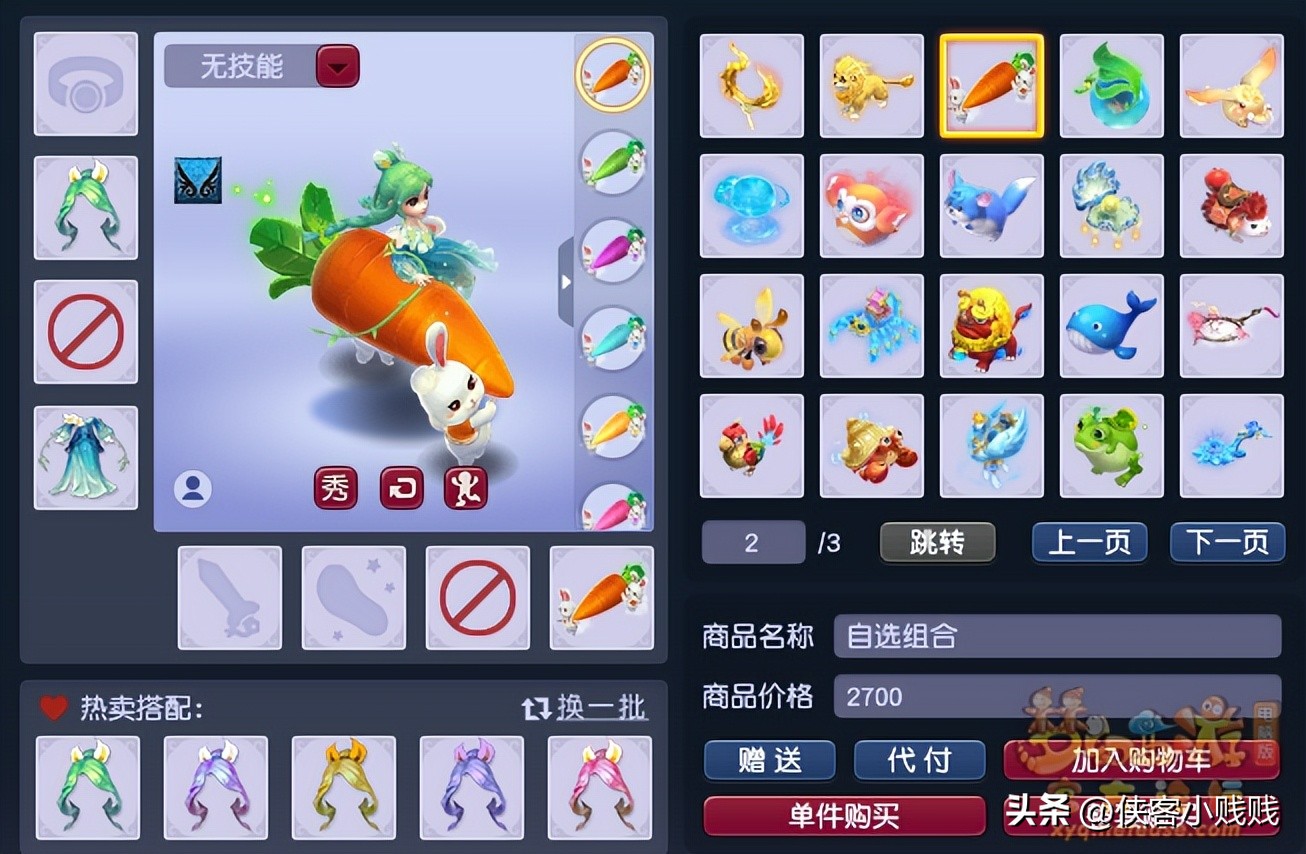Click the footprint slot below the preview
This screenshot has width=1306, height=854.
click(353, 599)
